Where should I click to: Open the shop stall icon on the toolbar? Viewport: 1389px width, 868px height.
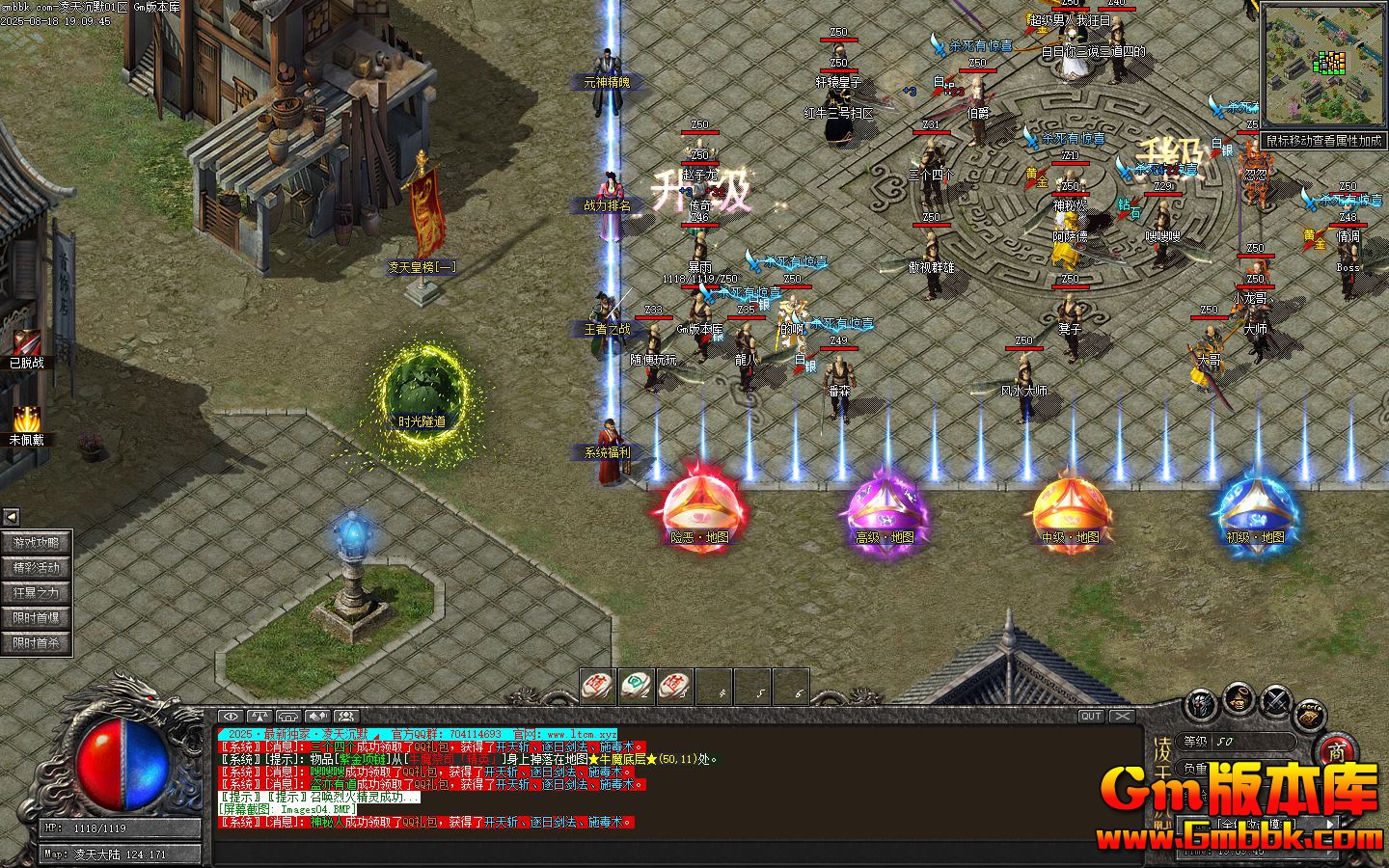(x=287, y=718)
